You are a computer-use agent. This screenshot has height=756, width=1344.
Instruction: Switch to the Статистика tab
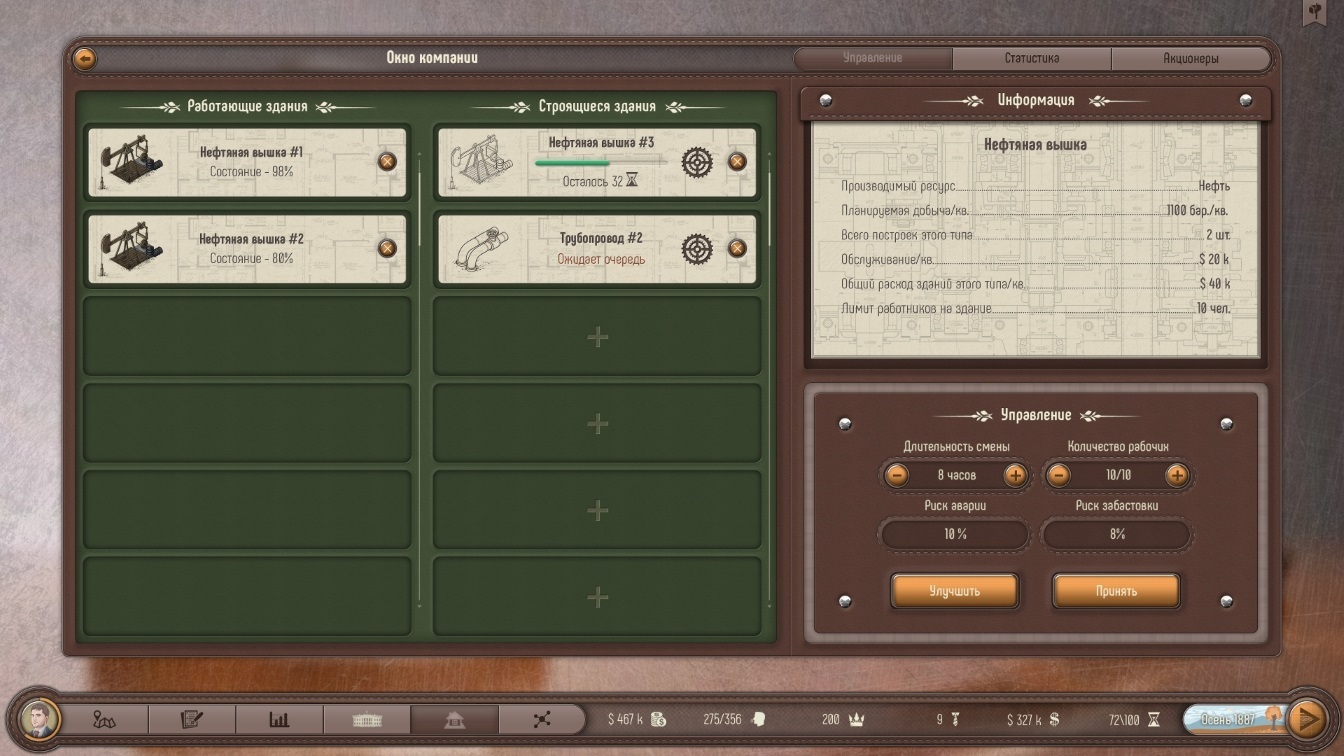coord(1032,58)
